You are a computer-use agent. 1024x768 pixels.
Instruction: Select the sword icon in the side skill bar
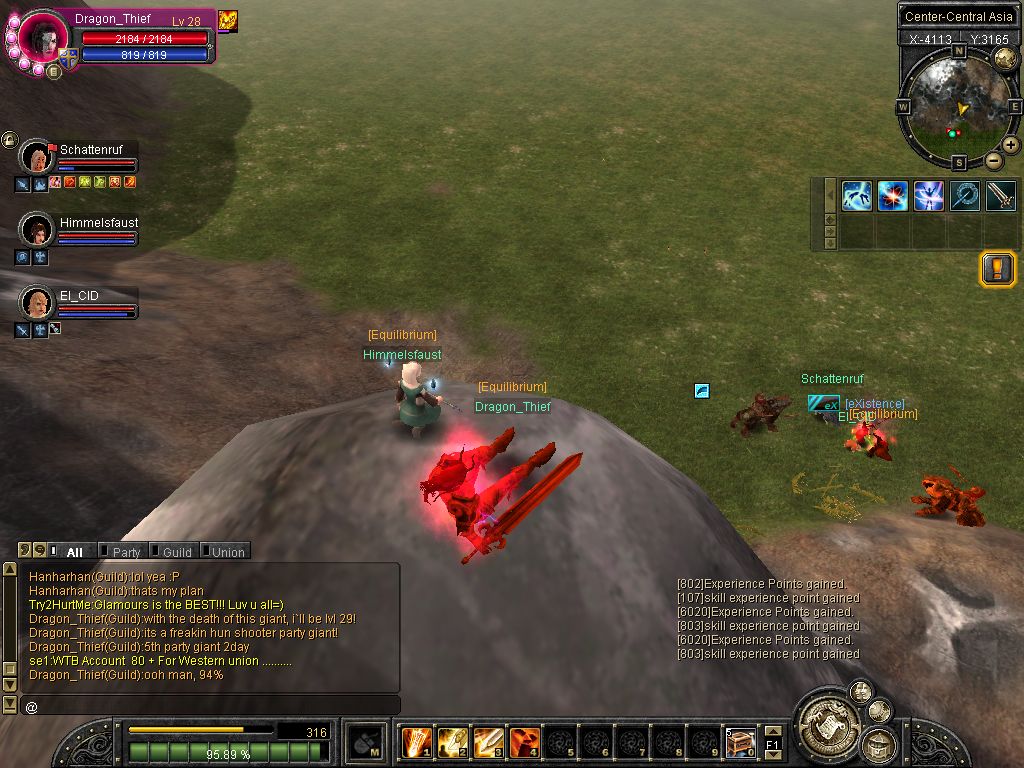(1001, 195)
